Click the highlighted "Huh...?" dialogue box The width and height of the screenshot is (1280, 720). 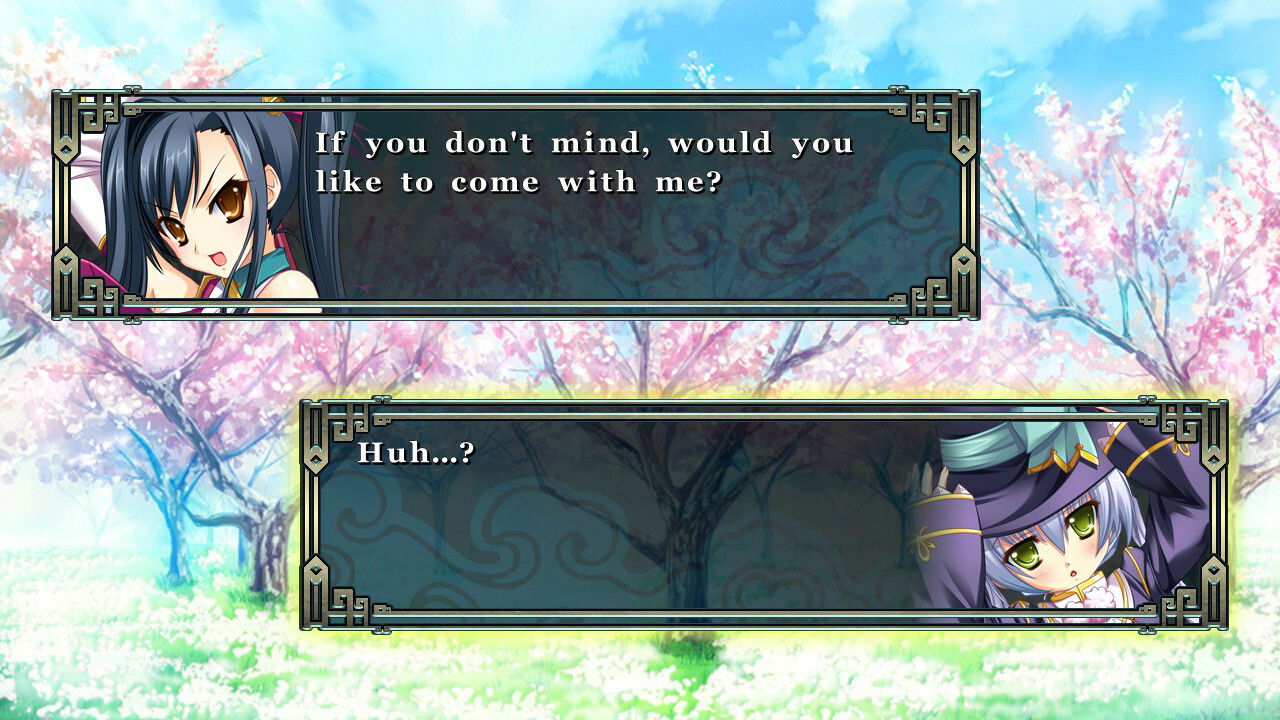point(764,515)
